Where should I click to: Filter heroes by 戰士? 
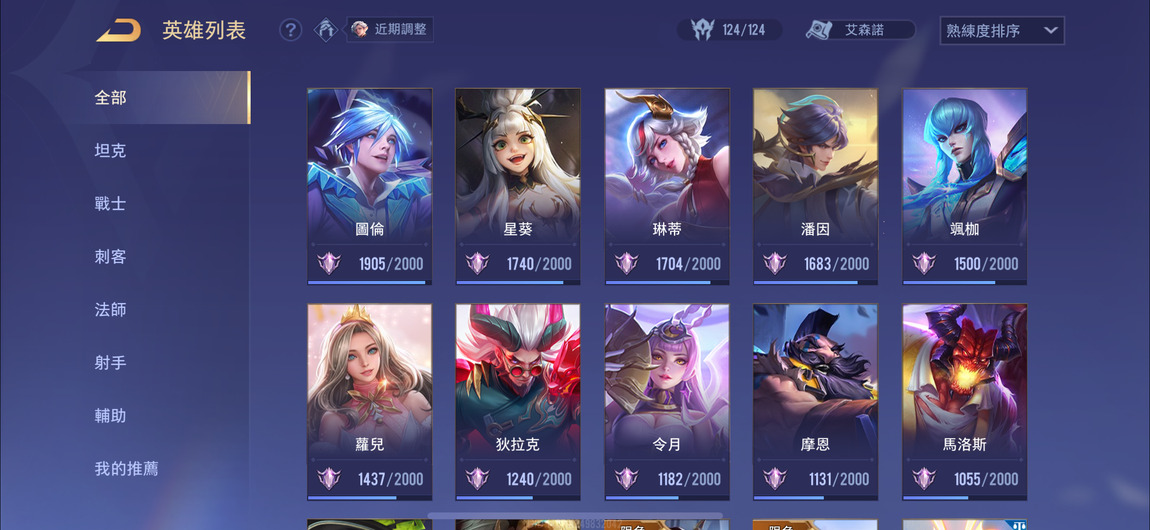[x=111, y=203]
